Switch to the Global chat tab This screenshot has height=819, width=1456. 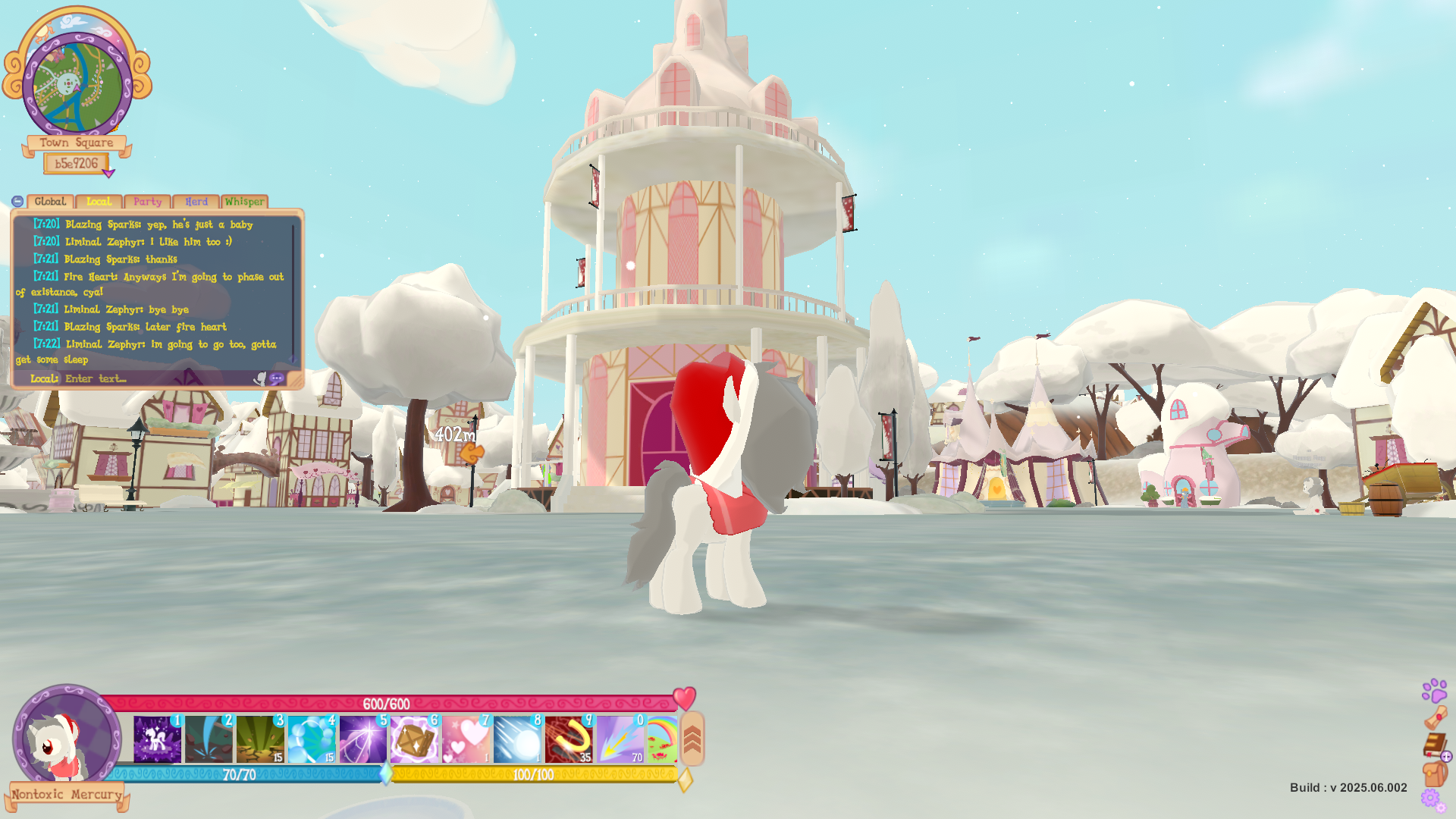[50, 202]
